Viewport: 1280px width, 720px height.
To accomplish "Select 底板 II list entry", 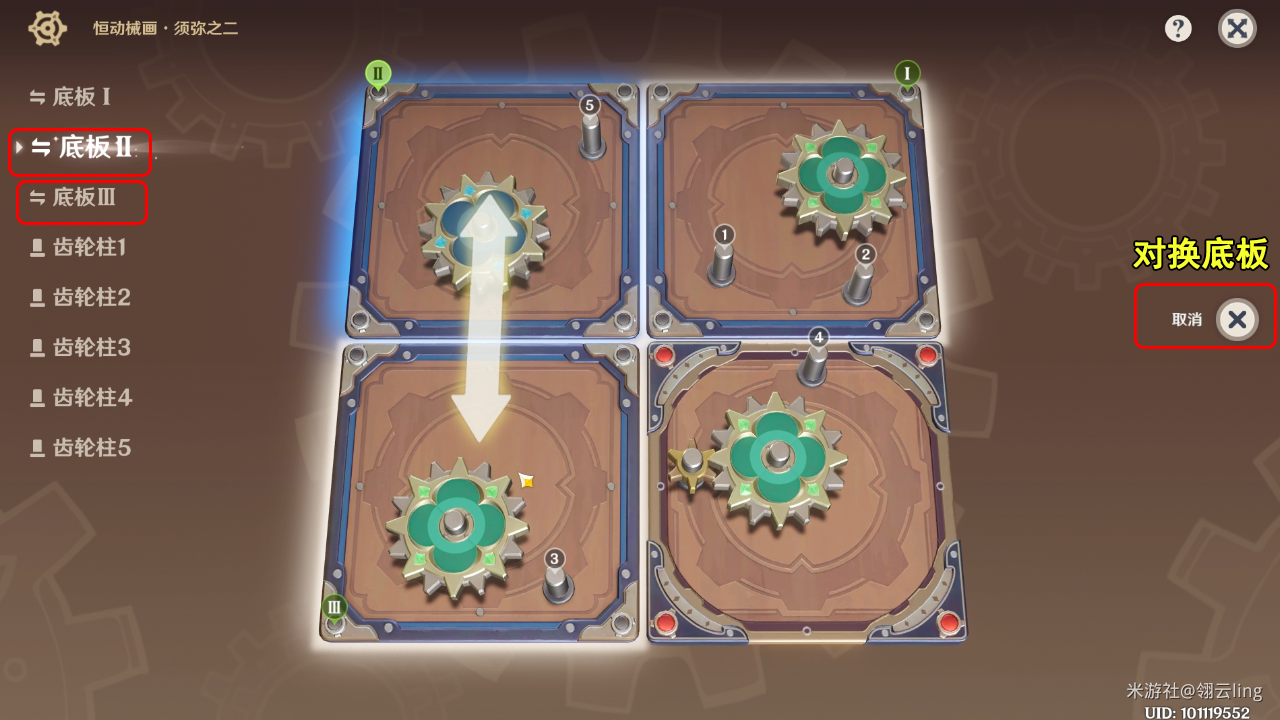I will (x=83, y=148).
